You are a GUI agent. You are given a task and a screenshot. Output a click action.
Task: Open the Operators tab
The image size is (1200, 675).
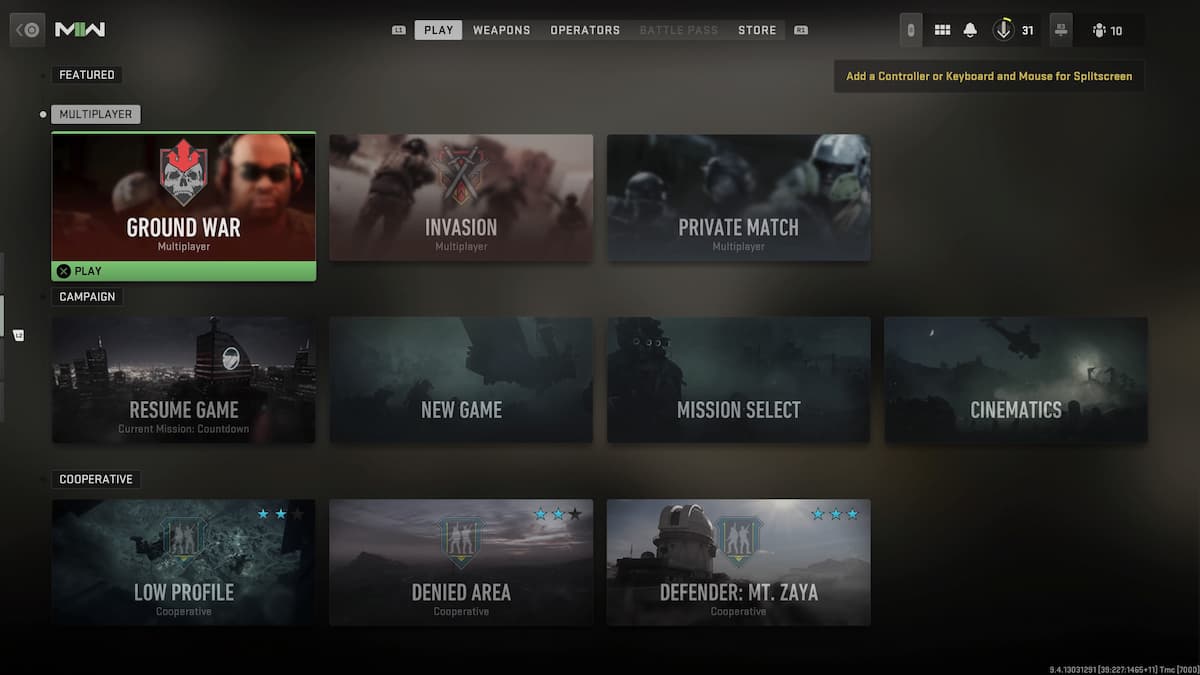[585, 30]
